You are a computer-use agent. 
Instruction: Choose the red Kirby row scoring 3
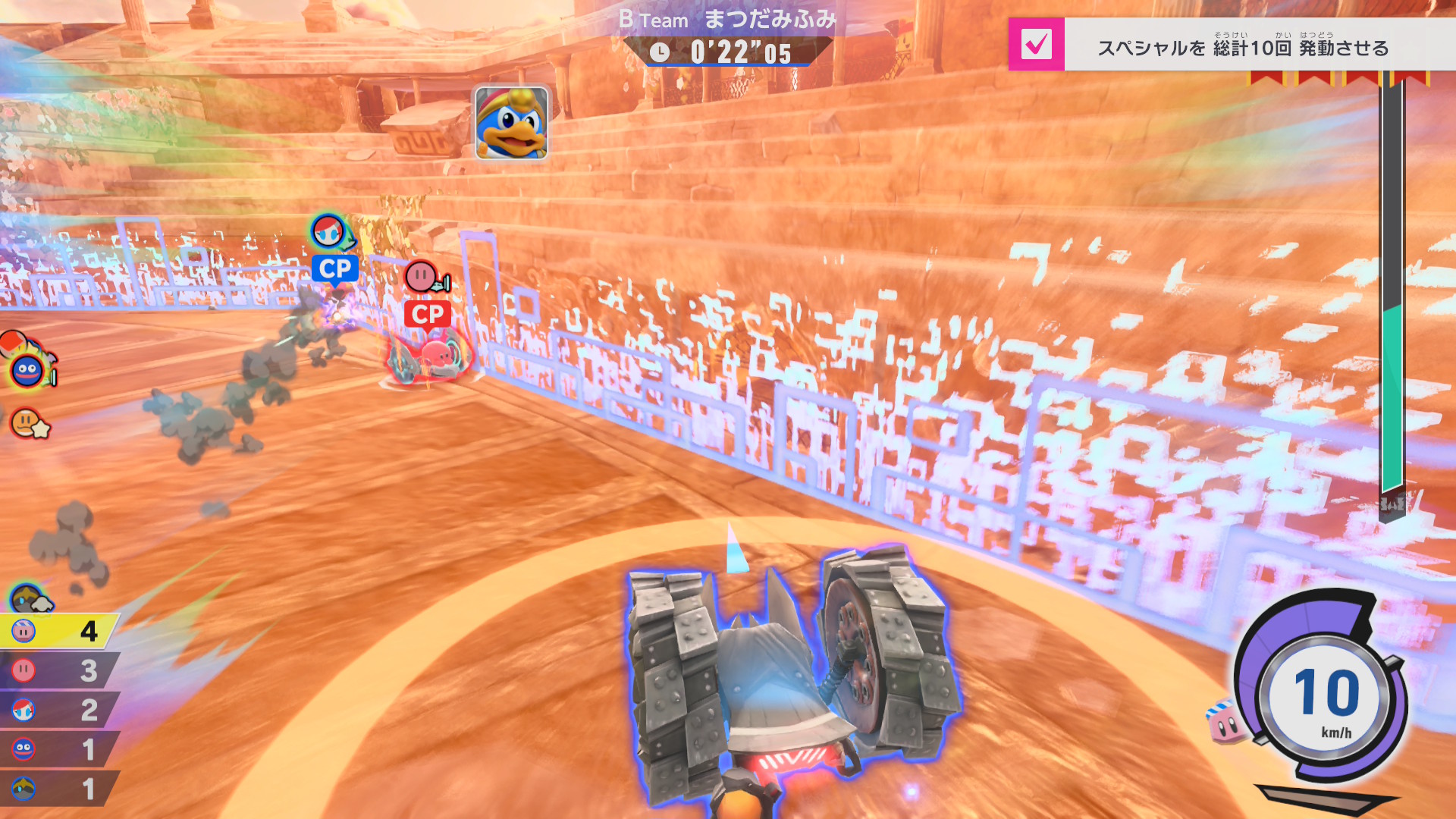(58, 670)
